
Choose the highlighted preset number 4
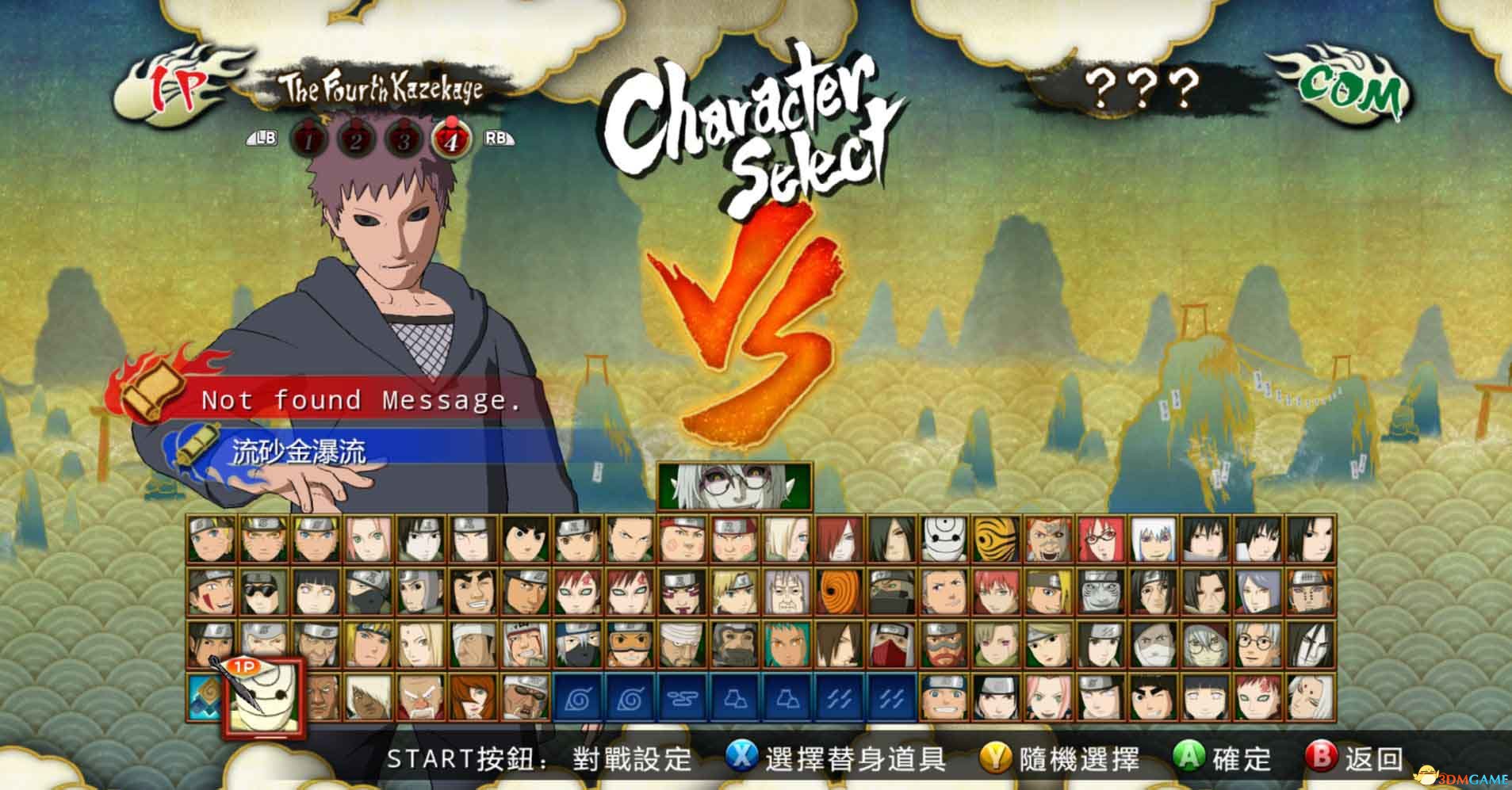click(451, 141)
